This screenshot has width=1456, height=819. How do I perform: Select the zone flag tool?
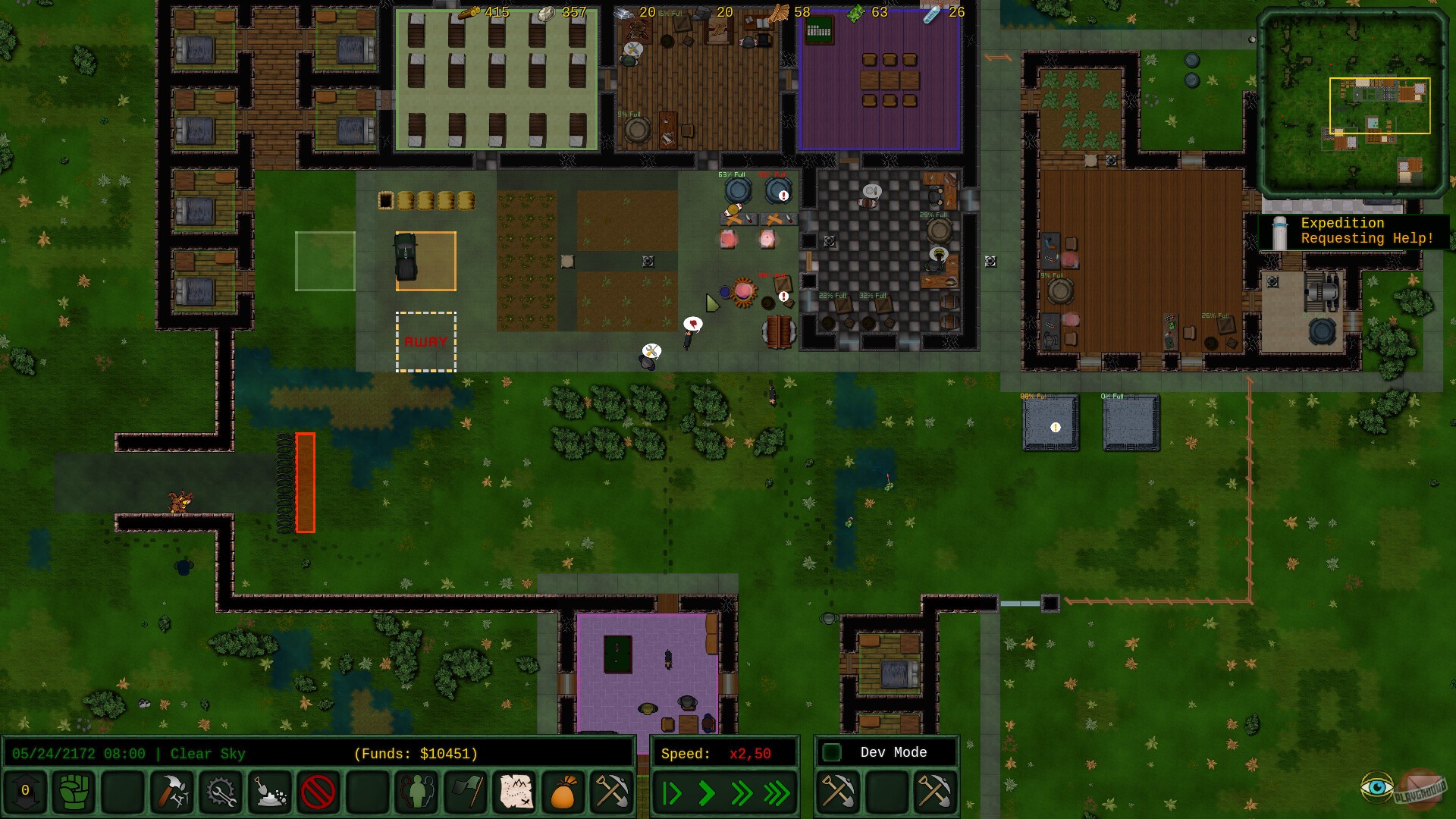coord(465,792)
